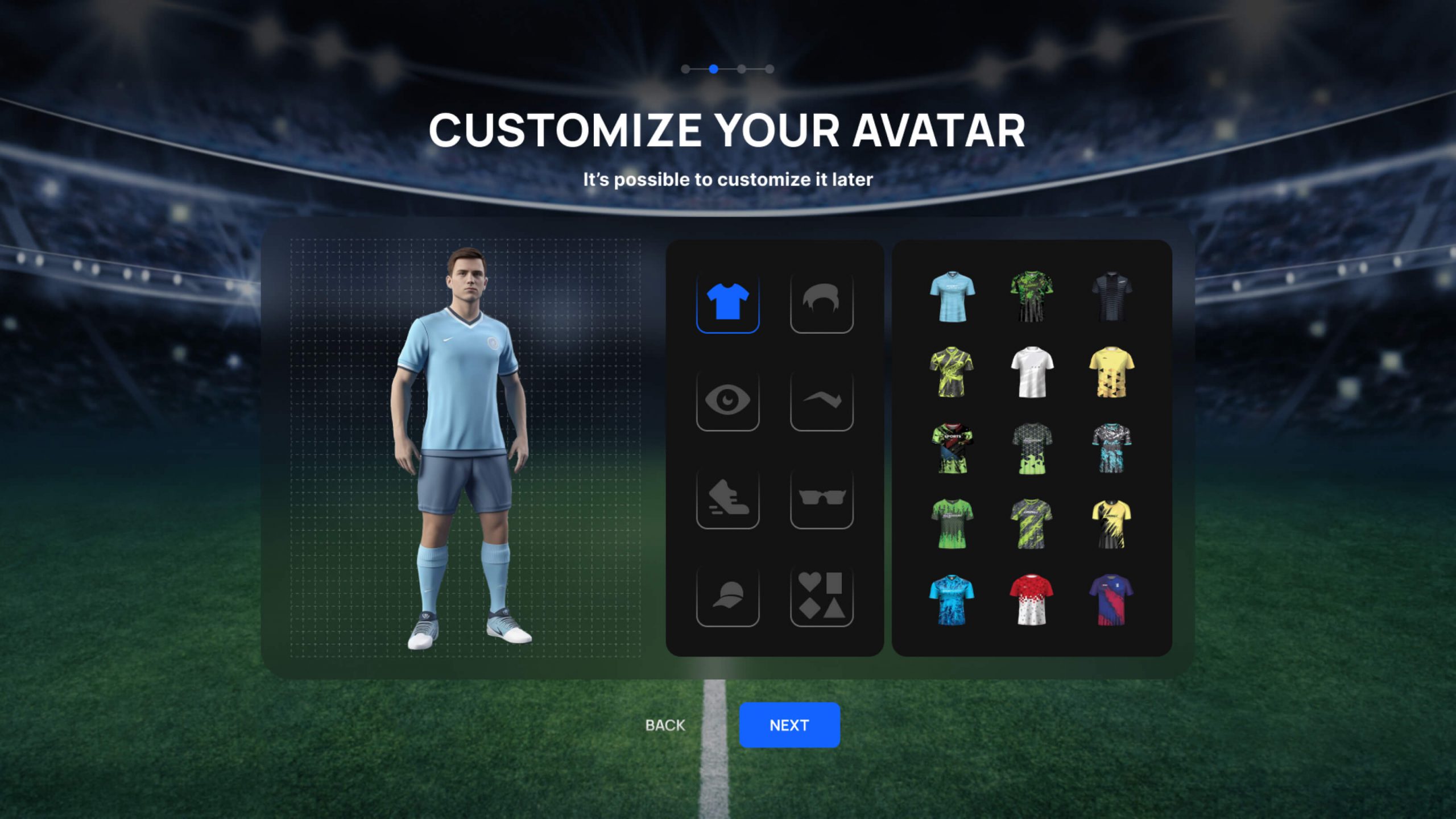This screenshot has width=1456, height=819.
Task: Select the teal and grey camo jersey
Action: [1111, 448]
